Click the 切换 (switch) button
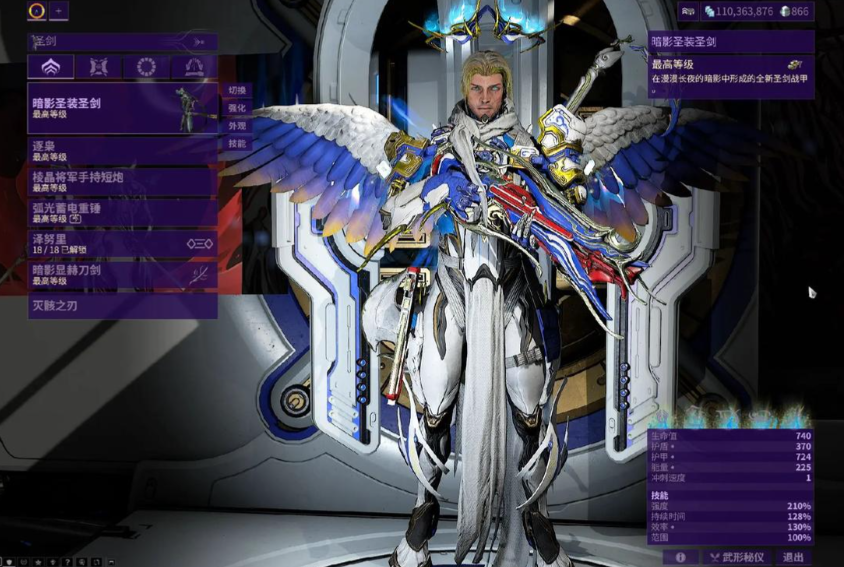This screenshot has height=567, width=844. coord(237,90)
